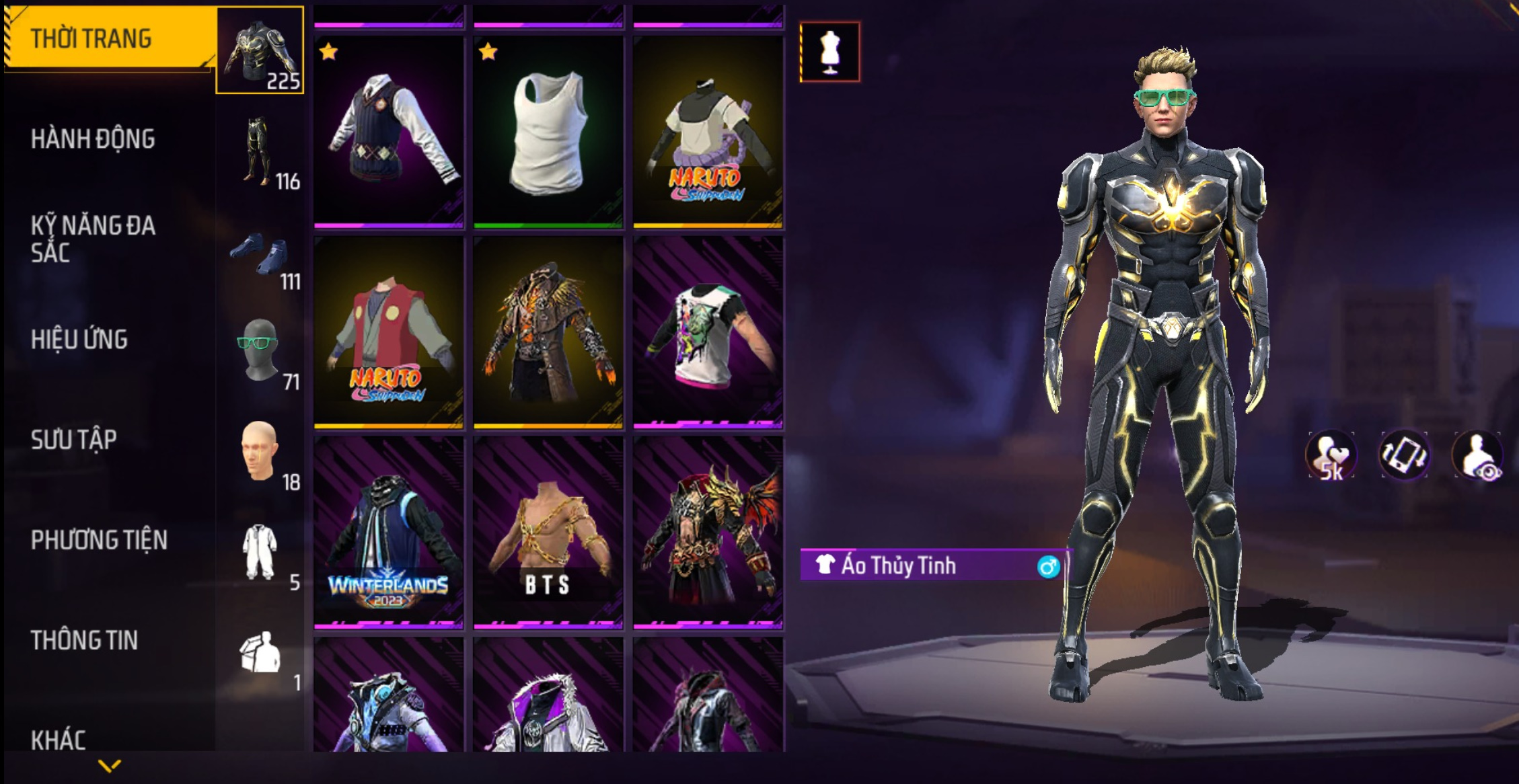Select the Hiệu Ứng menu entry

click(x=79, y=340)
